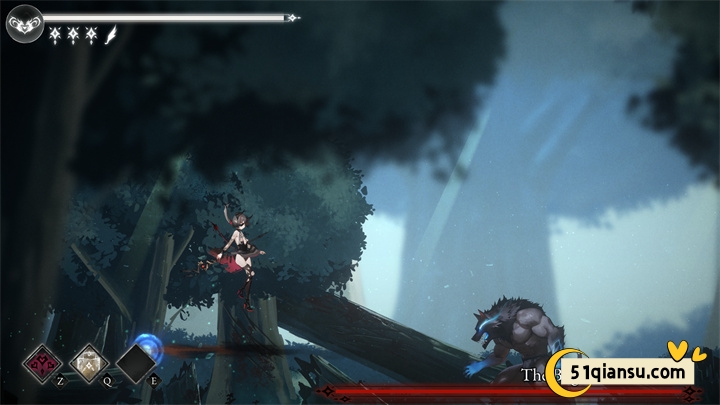Activate the crimson hearts skill slot
720x405 pixels.
(42, 362)
